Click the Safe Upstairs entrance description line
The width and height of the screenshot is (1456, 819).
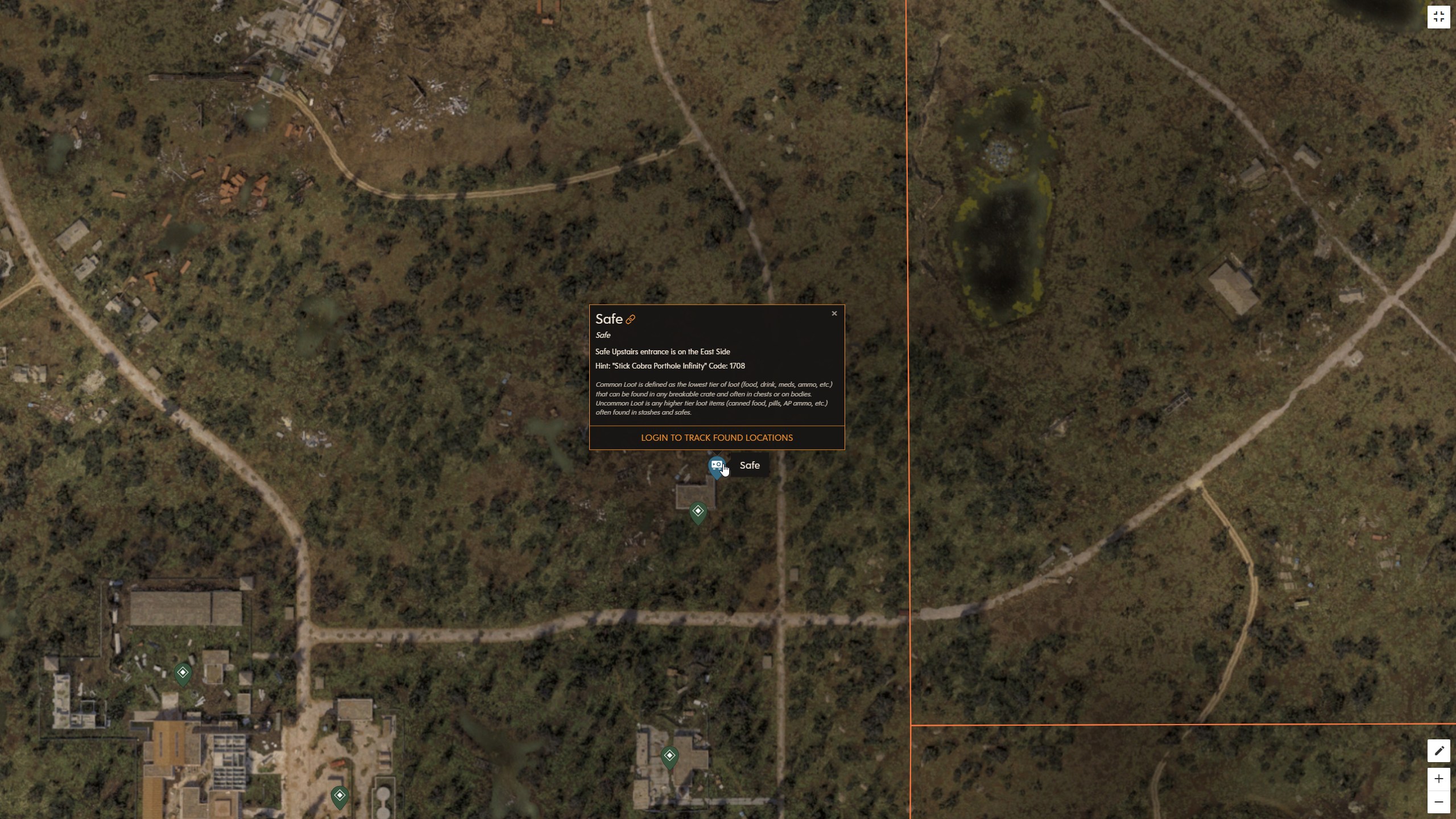pyautogui.click(x=662, y=351)
